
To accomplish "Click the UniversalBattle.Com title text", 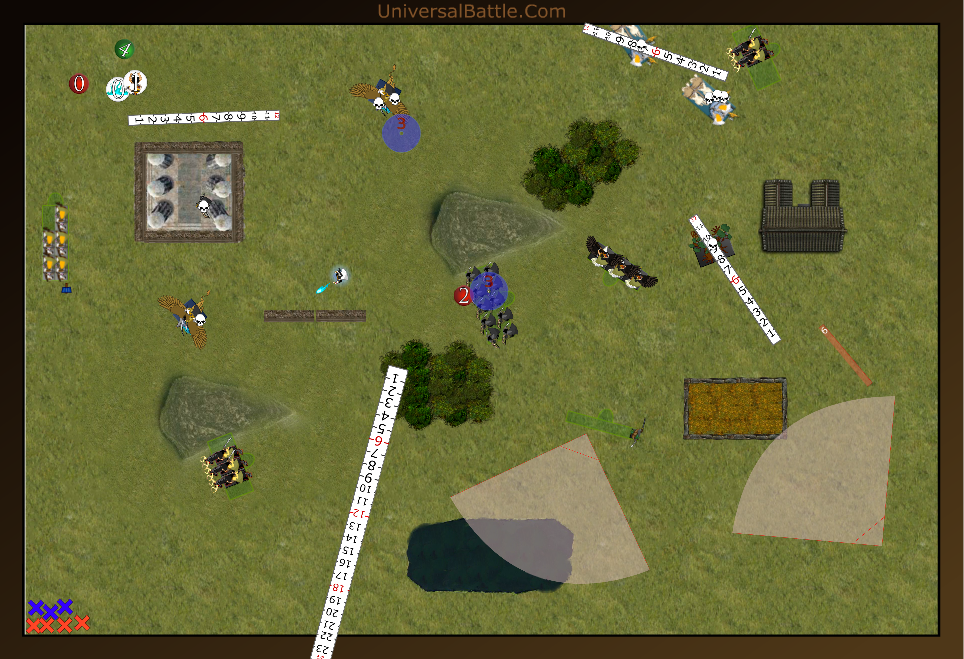I will pos(472,11).
